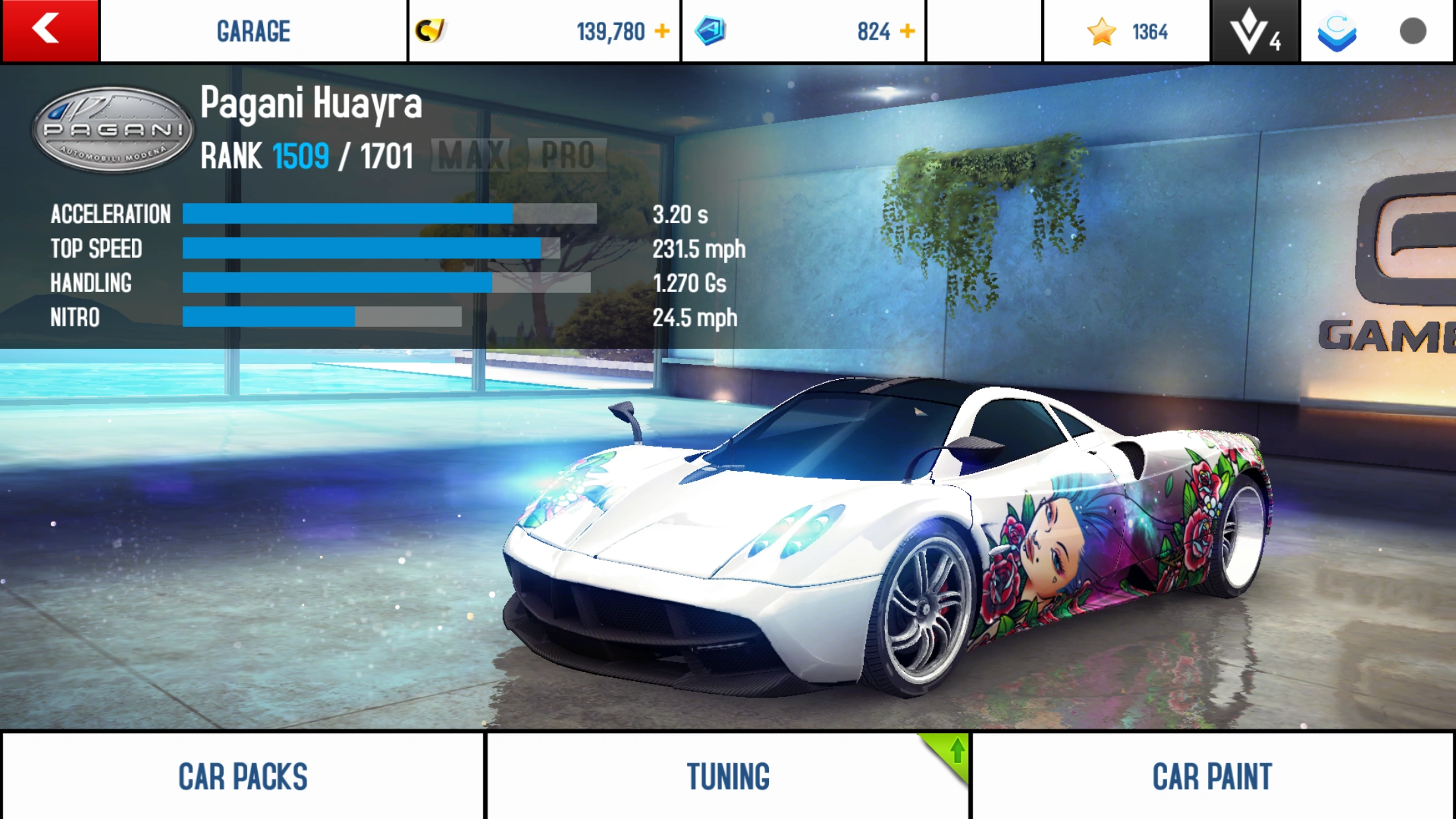Click the cloud save sync icon
Screen dimensions: 1456x819
(1340, 30)
